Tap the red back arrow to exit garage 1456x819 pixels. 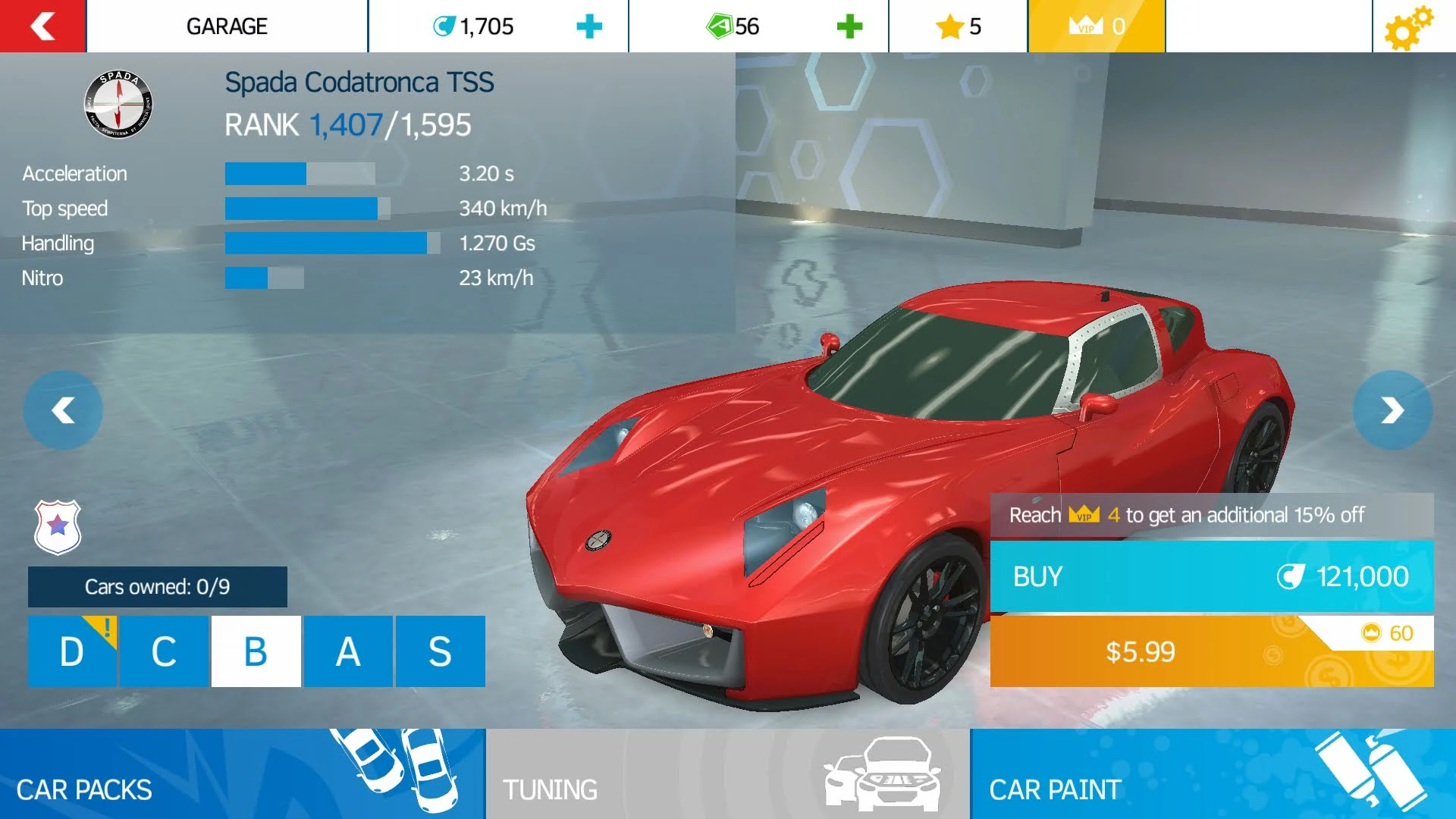[x=42, y=27]
